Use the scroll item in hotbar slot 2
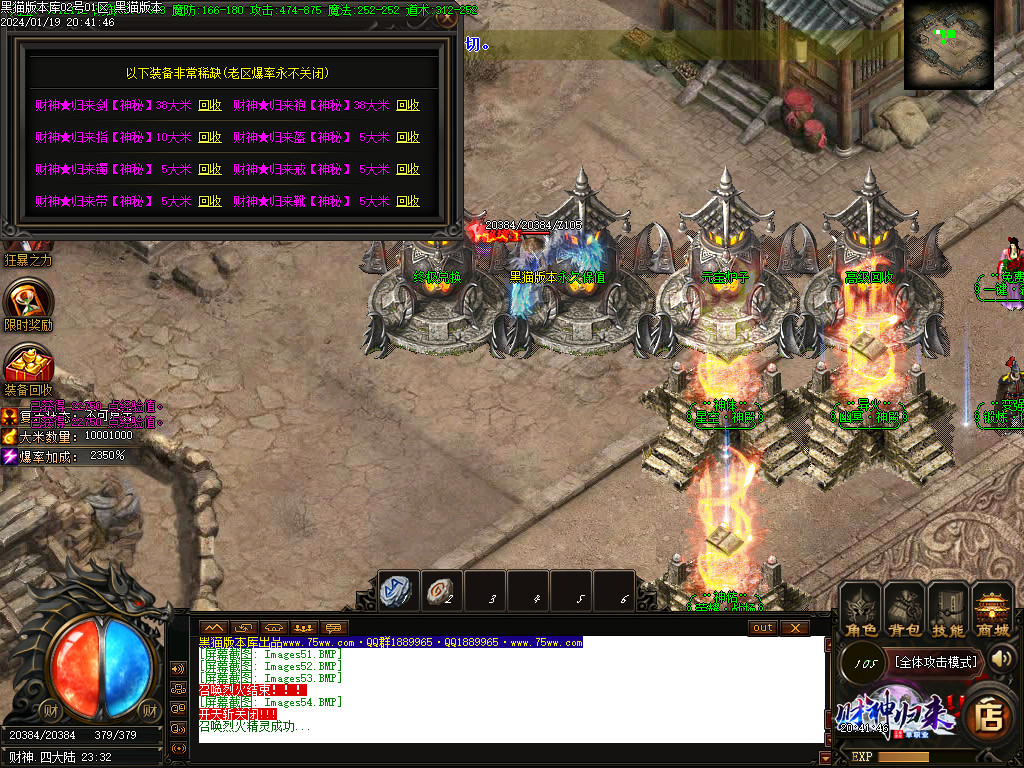This screenshot has height=768, width=1024. [441, 591]
